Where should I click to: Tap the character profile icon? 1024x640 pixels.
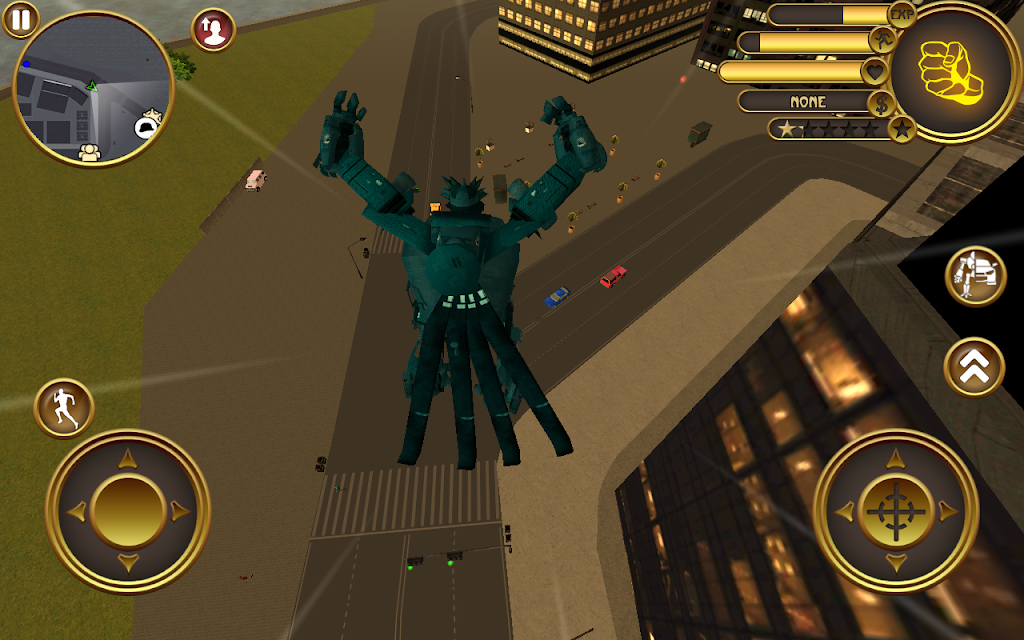coord(213,29)
